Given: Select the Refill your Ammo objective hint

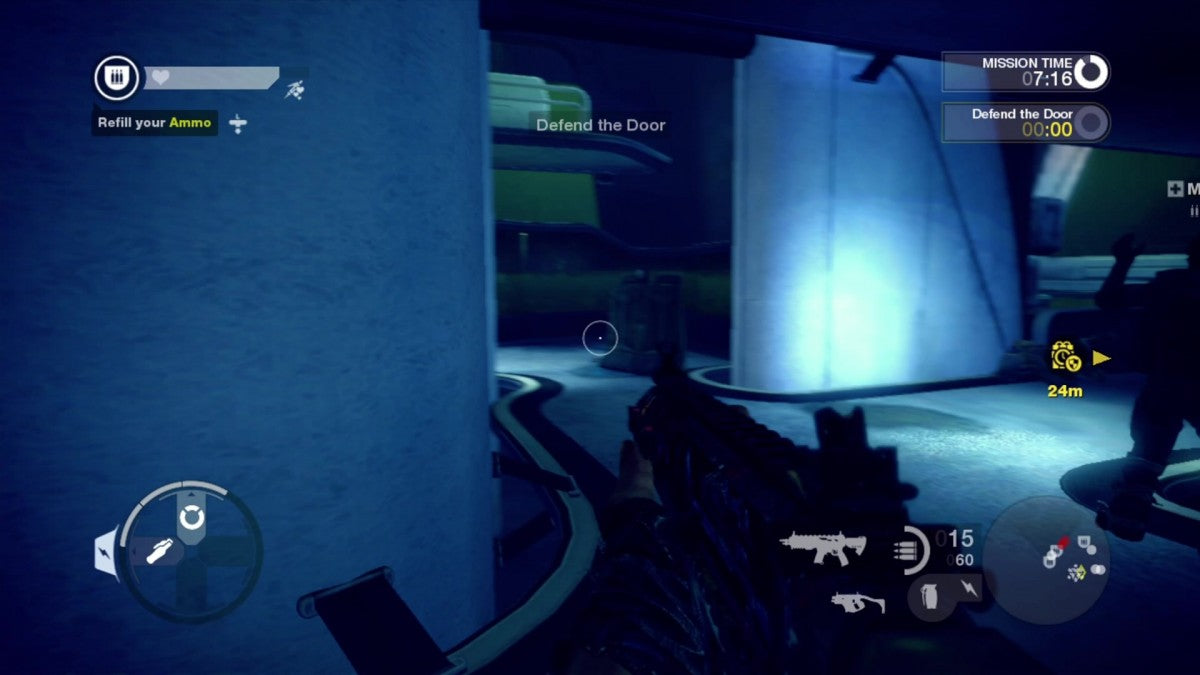Looking at the screenshot, I should (x=155, y=123).
